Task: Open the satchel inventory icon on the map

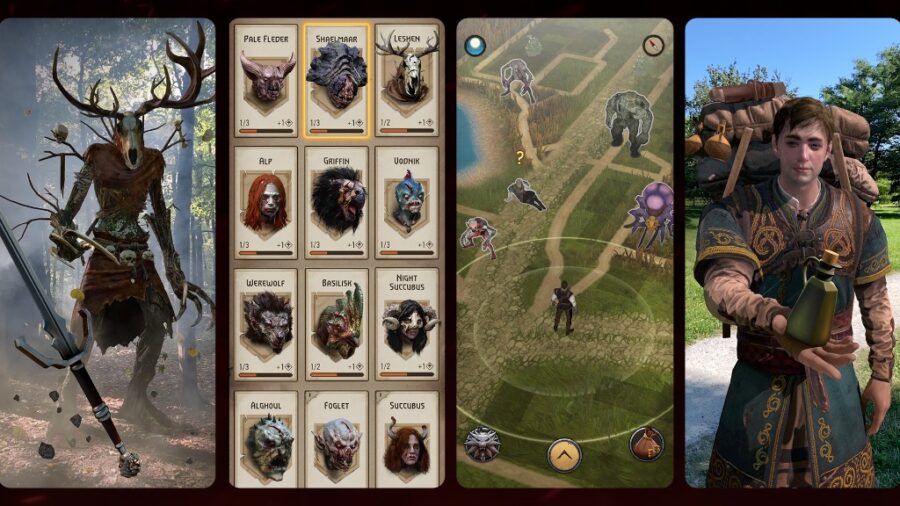Action: [646, 442]
